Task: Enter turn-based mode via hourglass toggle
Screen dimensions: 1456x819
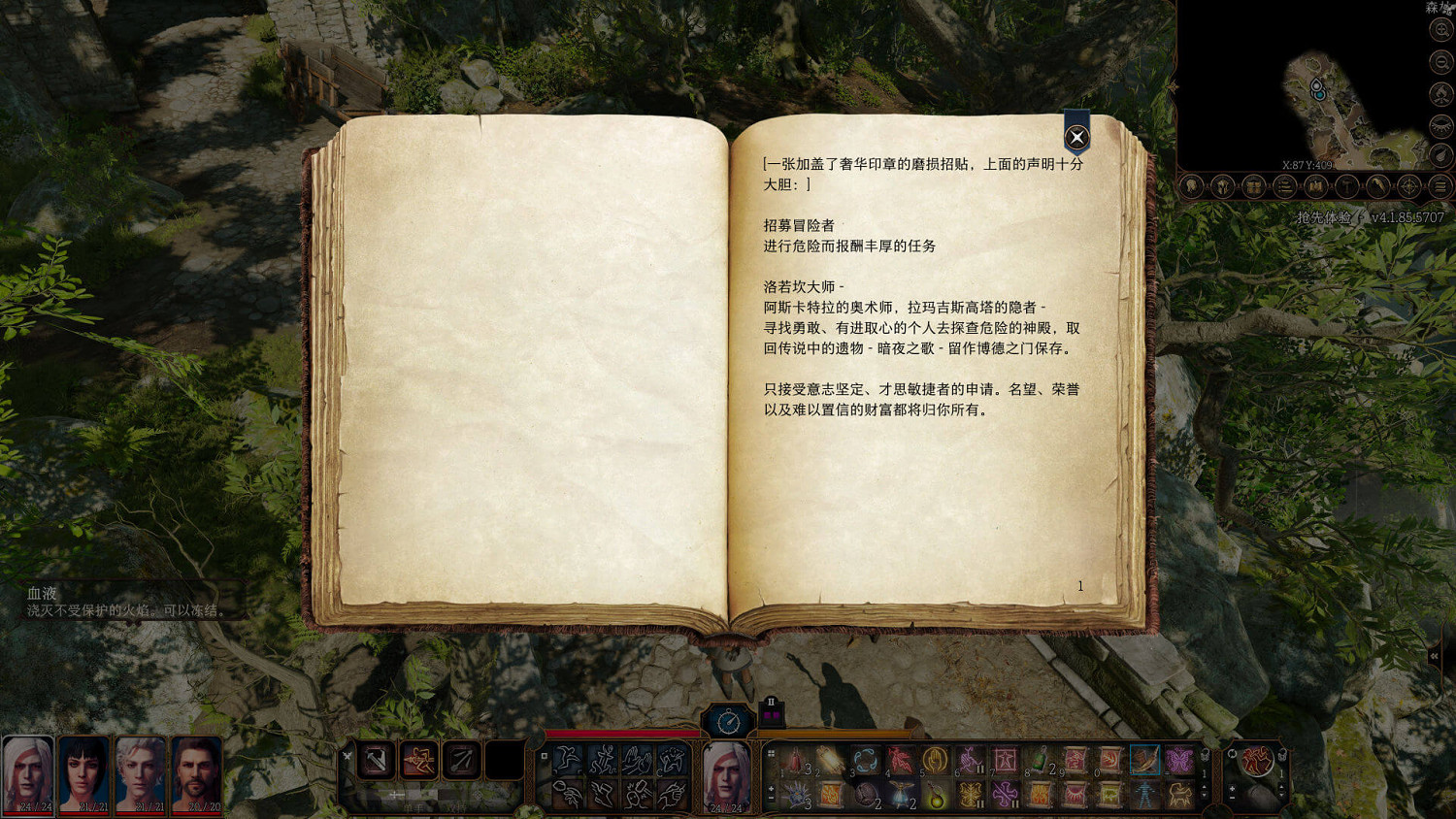Action: 727,721
